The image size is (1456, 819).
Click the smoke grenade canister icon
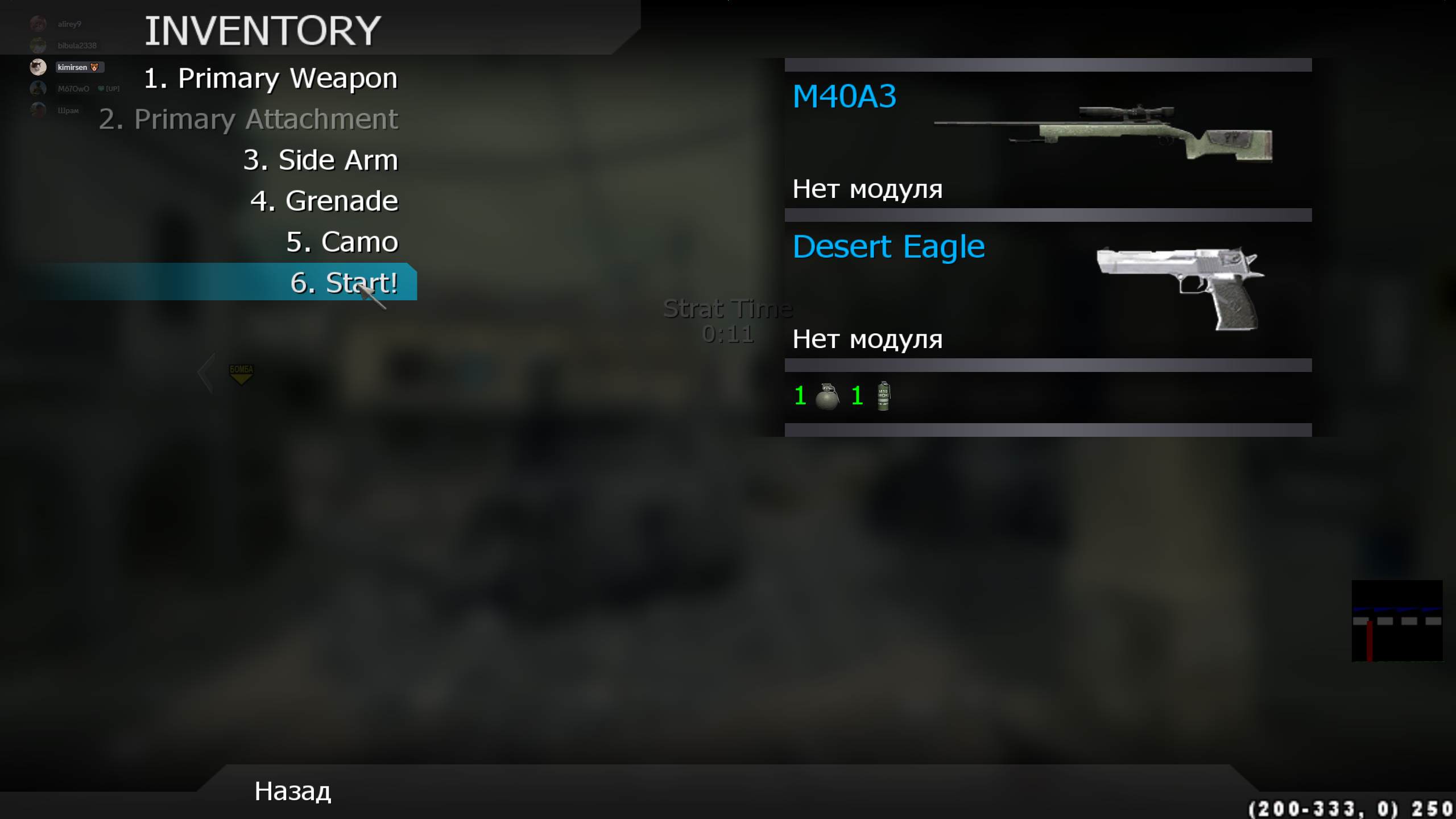883,396
